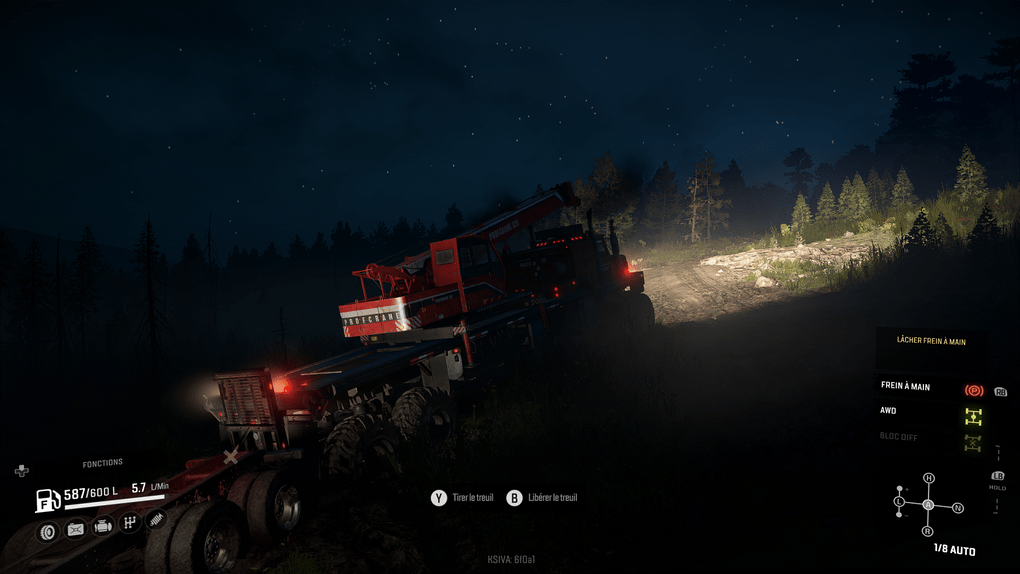1020x574 pixels.
Task: Toggle the Frein à main handbrake indicator
Action: point(973,390)
